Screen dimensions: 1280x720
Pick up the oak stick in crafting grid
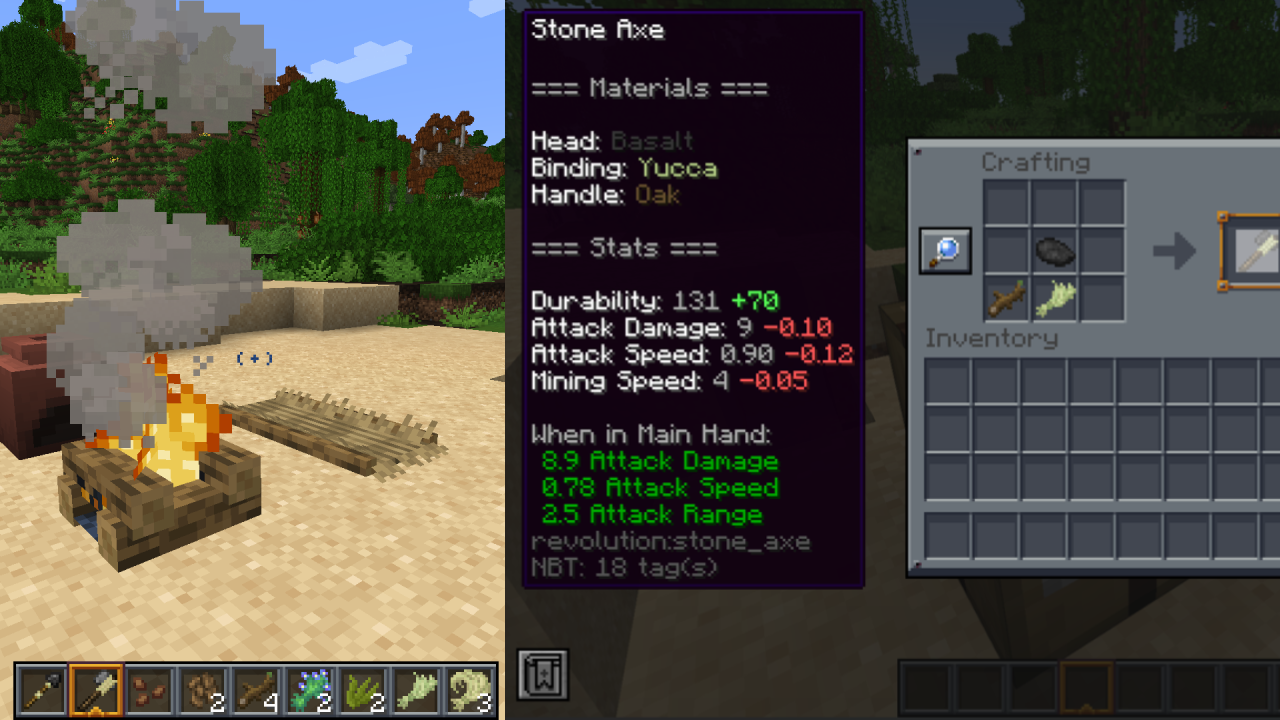coord(1006,299)
